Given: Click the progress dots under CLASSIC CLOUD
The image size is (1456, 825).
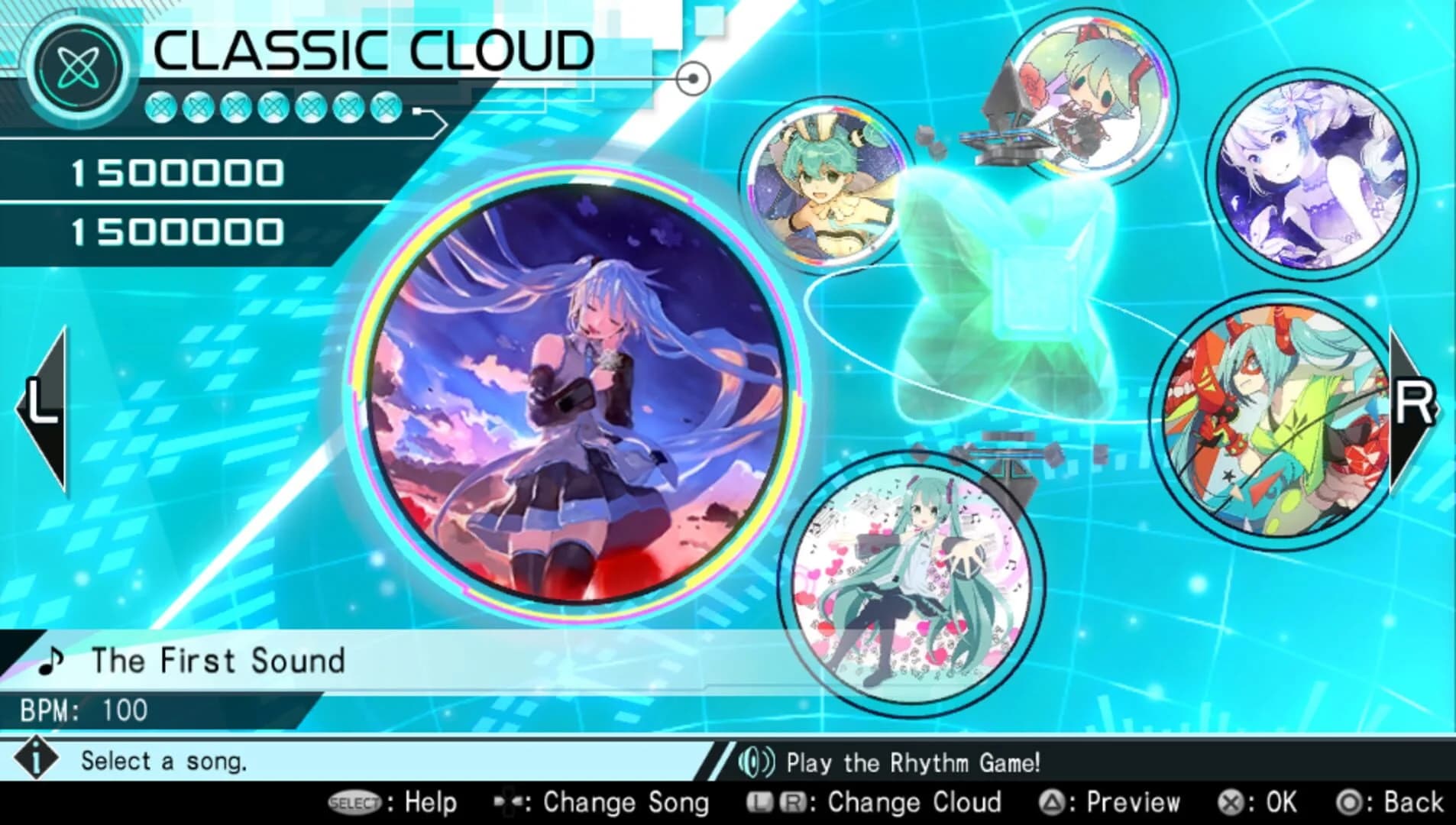Looking at the screenshot, I should pos(271,109).
